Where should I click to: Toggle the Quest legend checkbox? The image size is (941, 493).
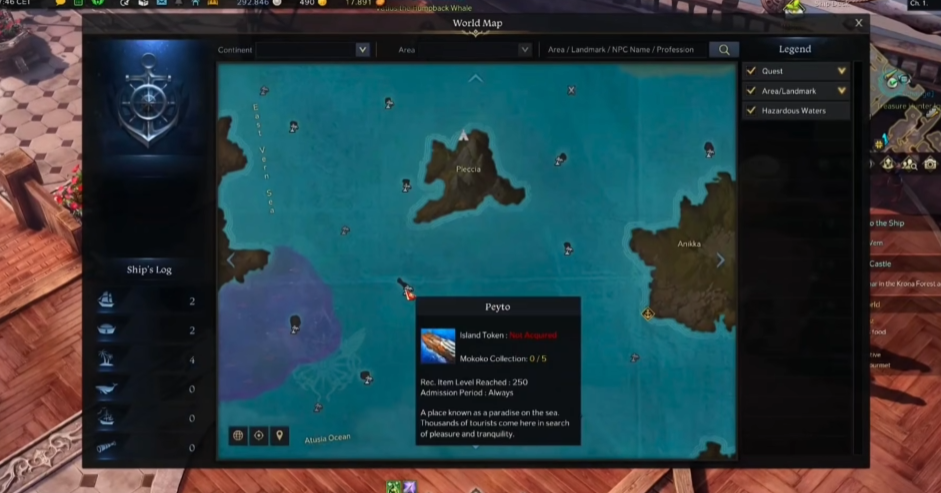[751, 71]
